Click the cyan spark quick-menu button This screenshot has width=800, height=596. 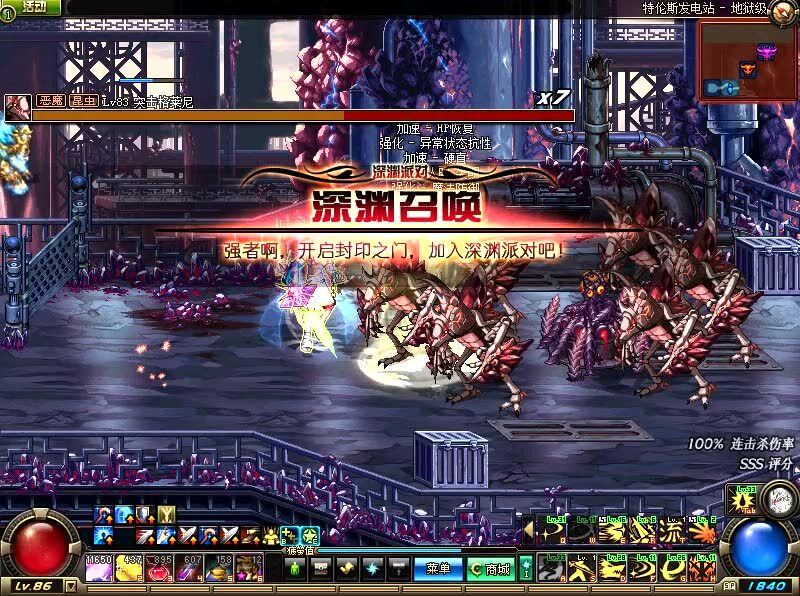[372, 569]
